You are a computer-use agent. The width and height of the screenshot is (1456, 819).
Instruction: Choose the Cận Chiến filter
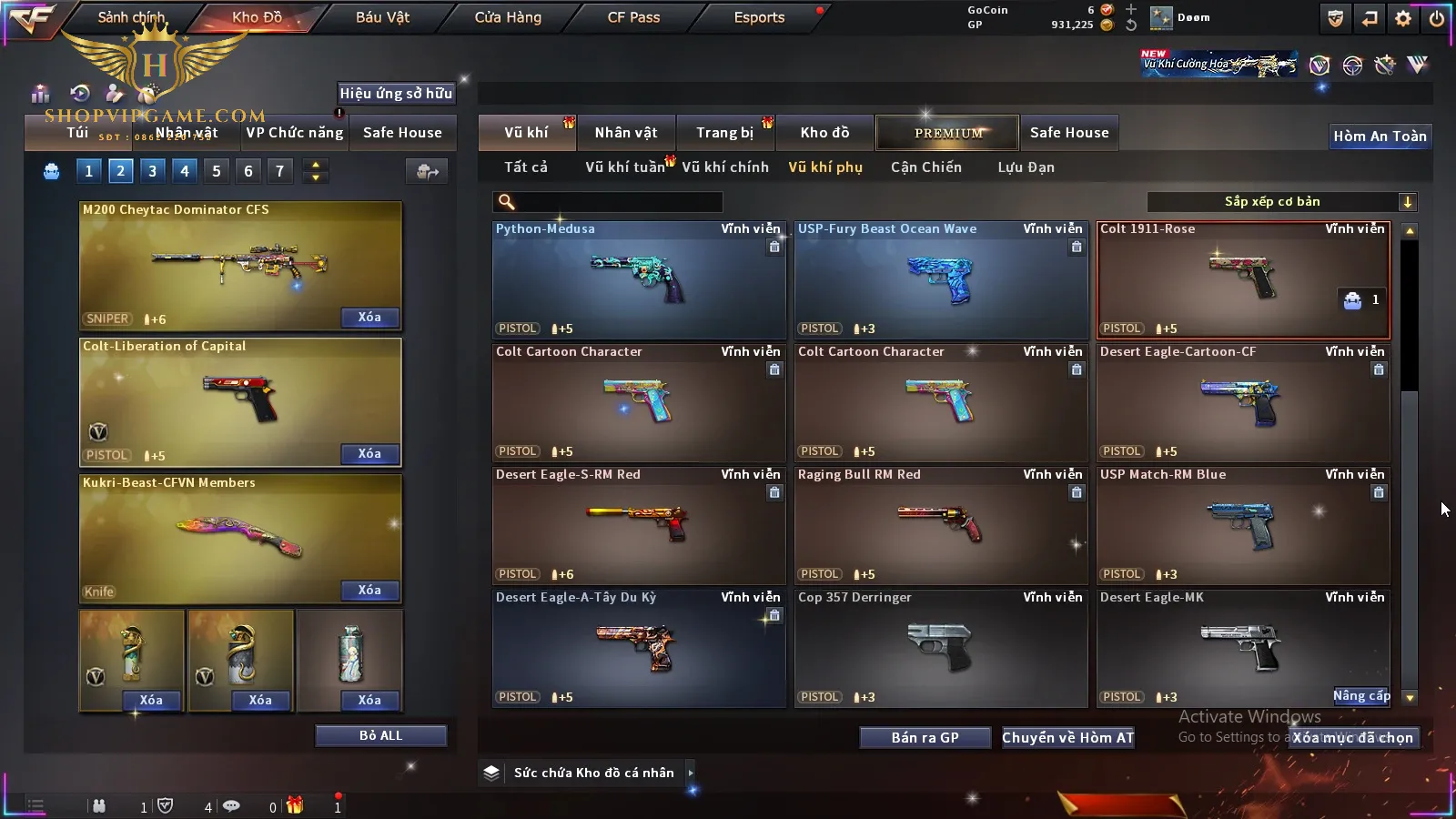(925, 167)
